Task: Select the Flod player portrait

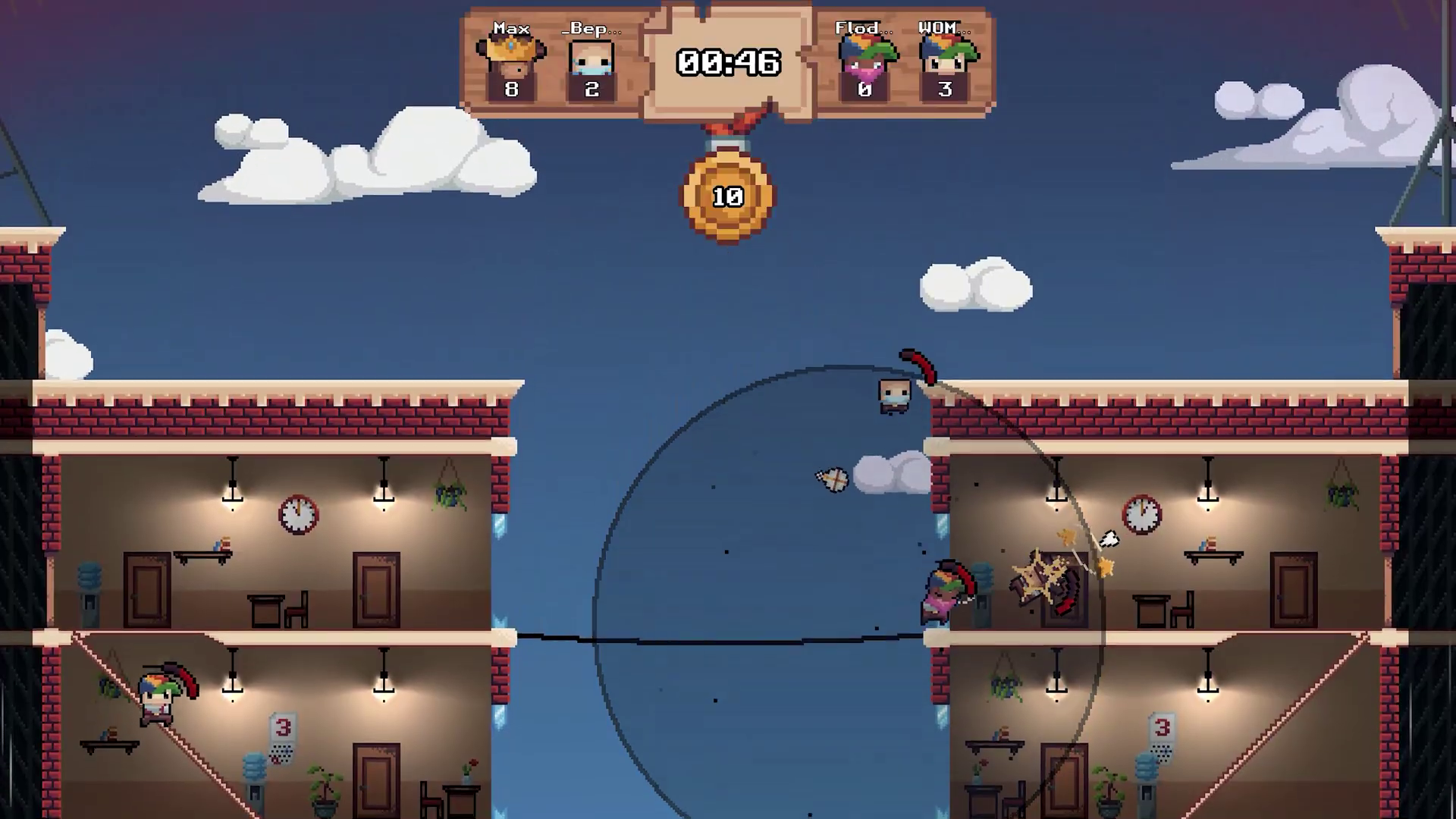Action: click(x=864, y=58)
